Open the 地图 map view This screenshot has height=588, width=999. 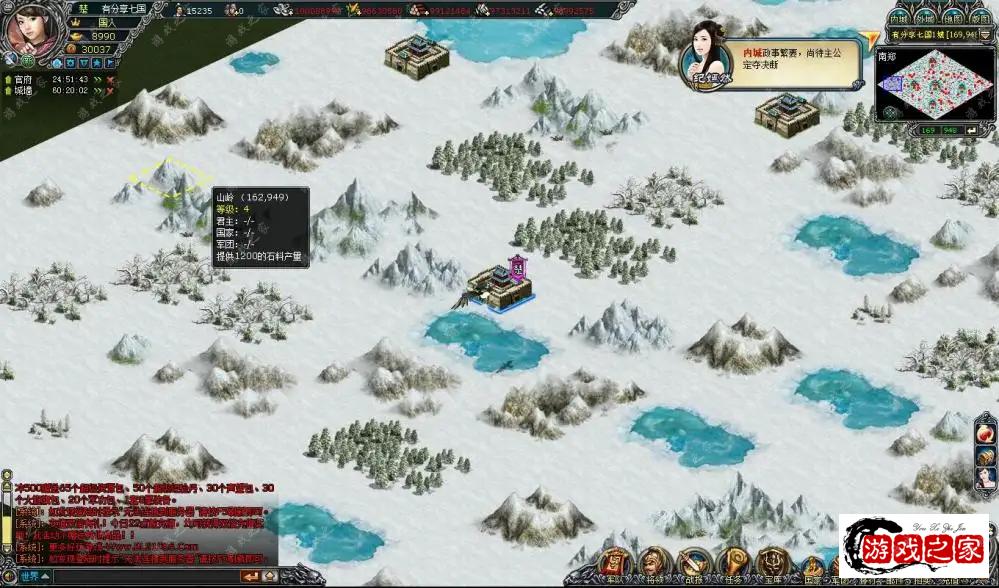(x=953, y=19)
